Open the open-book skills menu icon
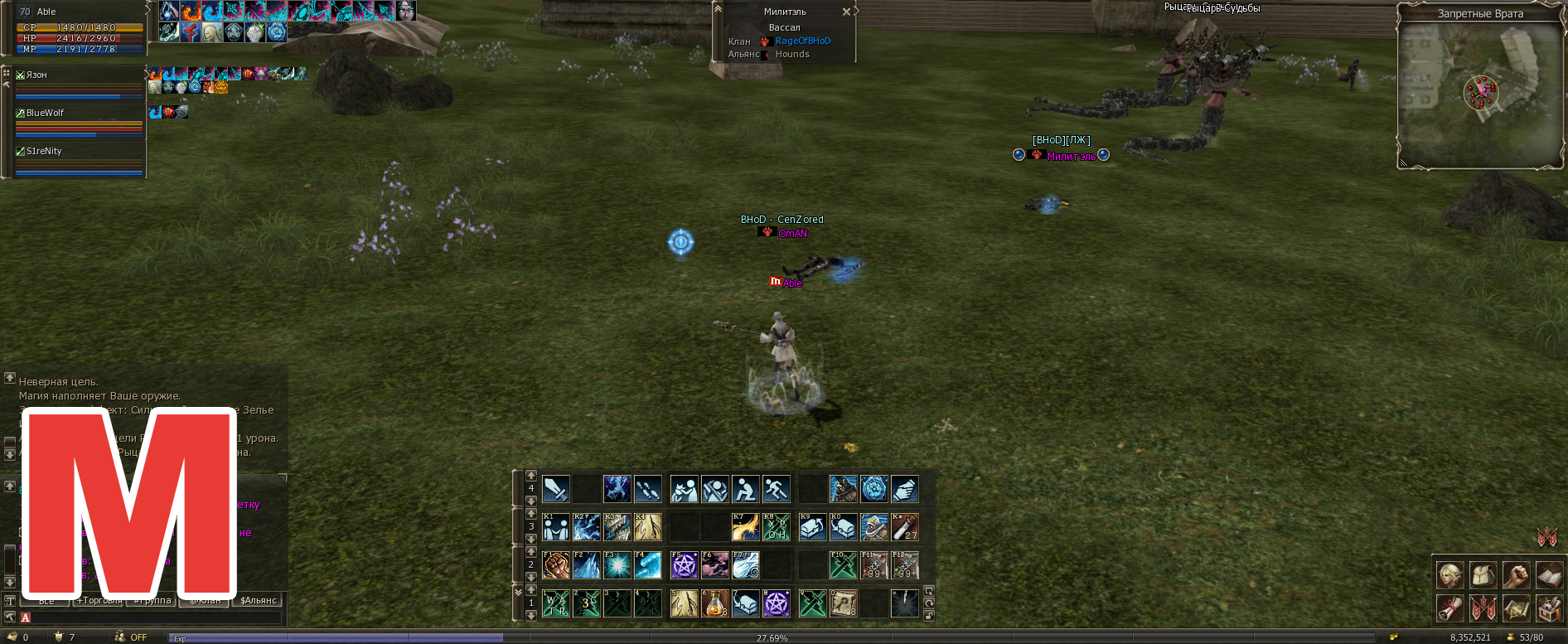This screenshot has width=1568, height=644. 1549,574
